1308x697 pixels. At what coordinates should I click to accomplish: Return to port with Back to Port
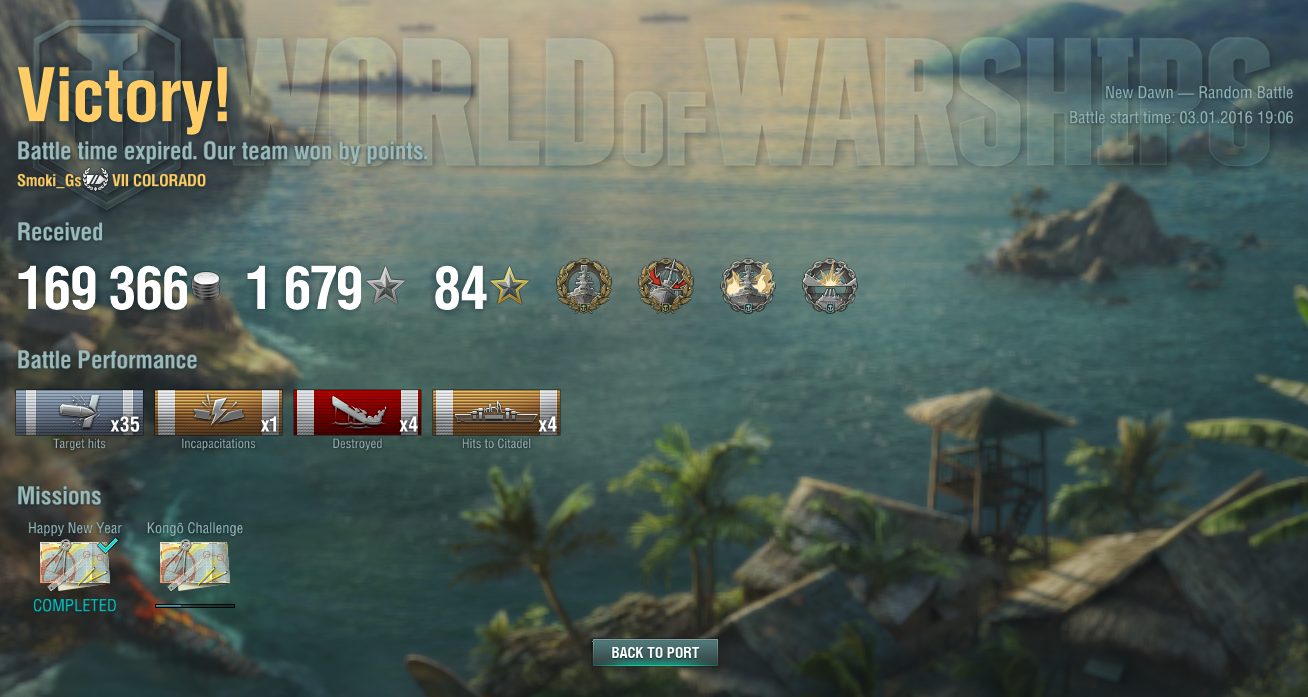point(655,653)
